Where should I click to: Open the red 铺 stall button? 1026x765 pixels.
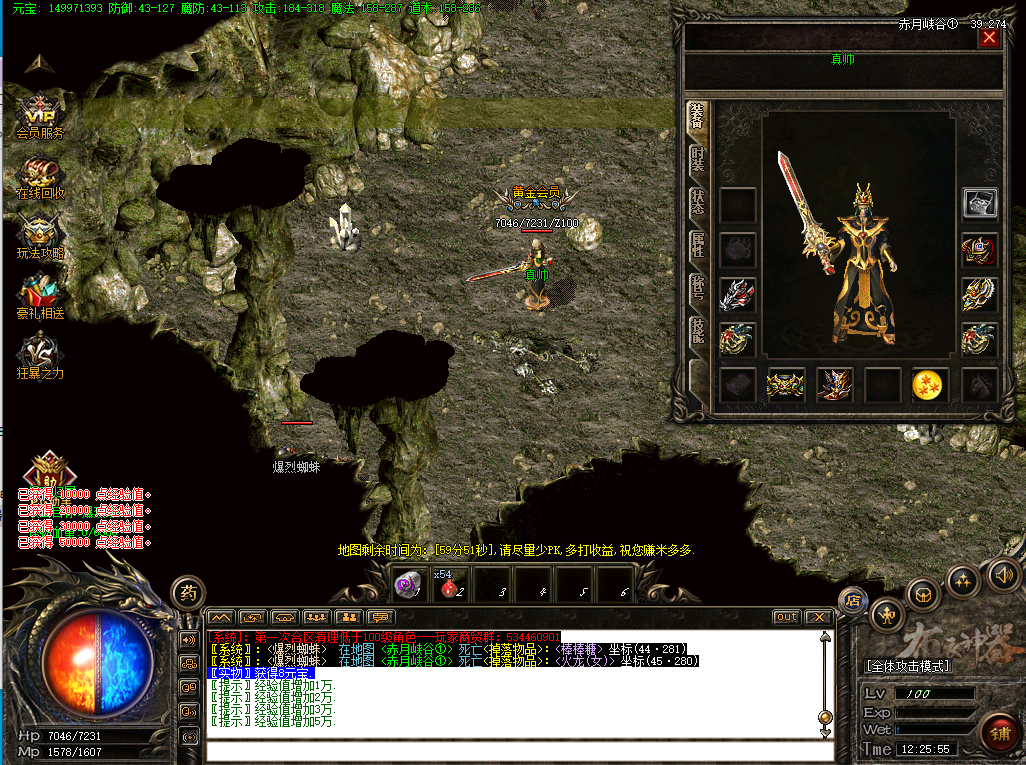(x=996, y=730)
